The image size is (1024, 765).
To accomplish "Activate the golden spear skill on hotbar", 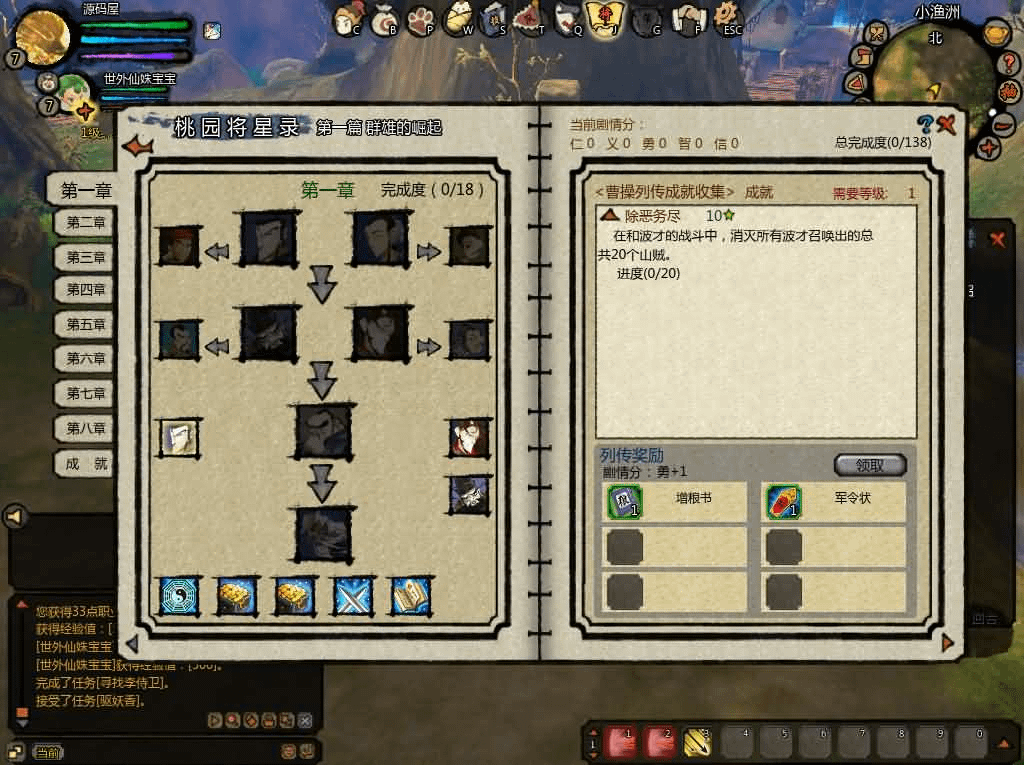I will 696,741.
